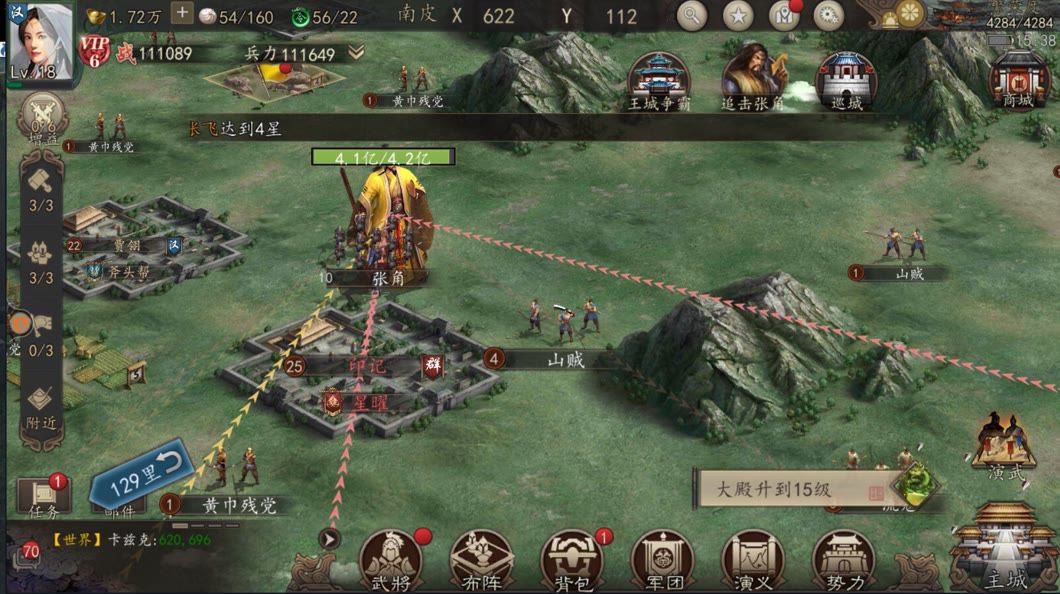The height and width of the screenshot is (594, 1060).
Task: Open the 任务 quests button
Action: click(x=43, y=497)
